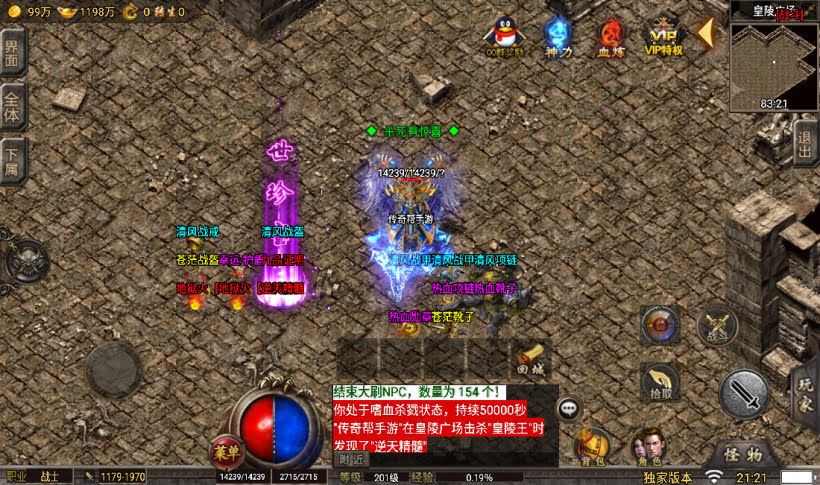Open the QQ group reward penguin icon
Screen dimensions: 820x485
(504, 36)
